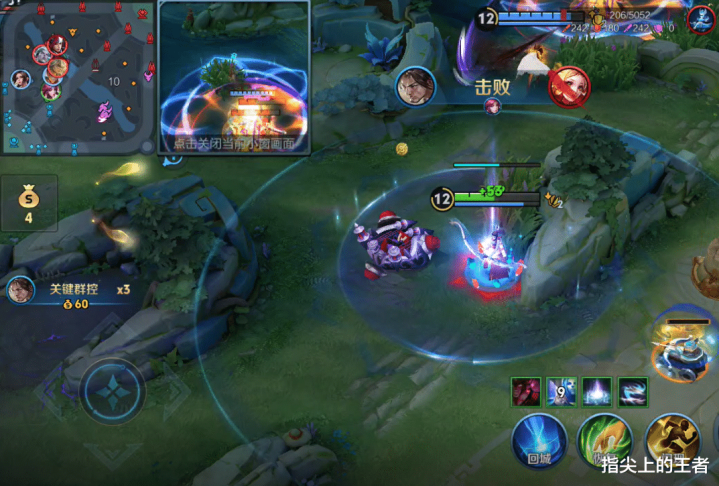Cast the golden running-figure flash spell

[x=672, y=440]
